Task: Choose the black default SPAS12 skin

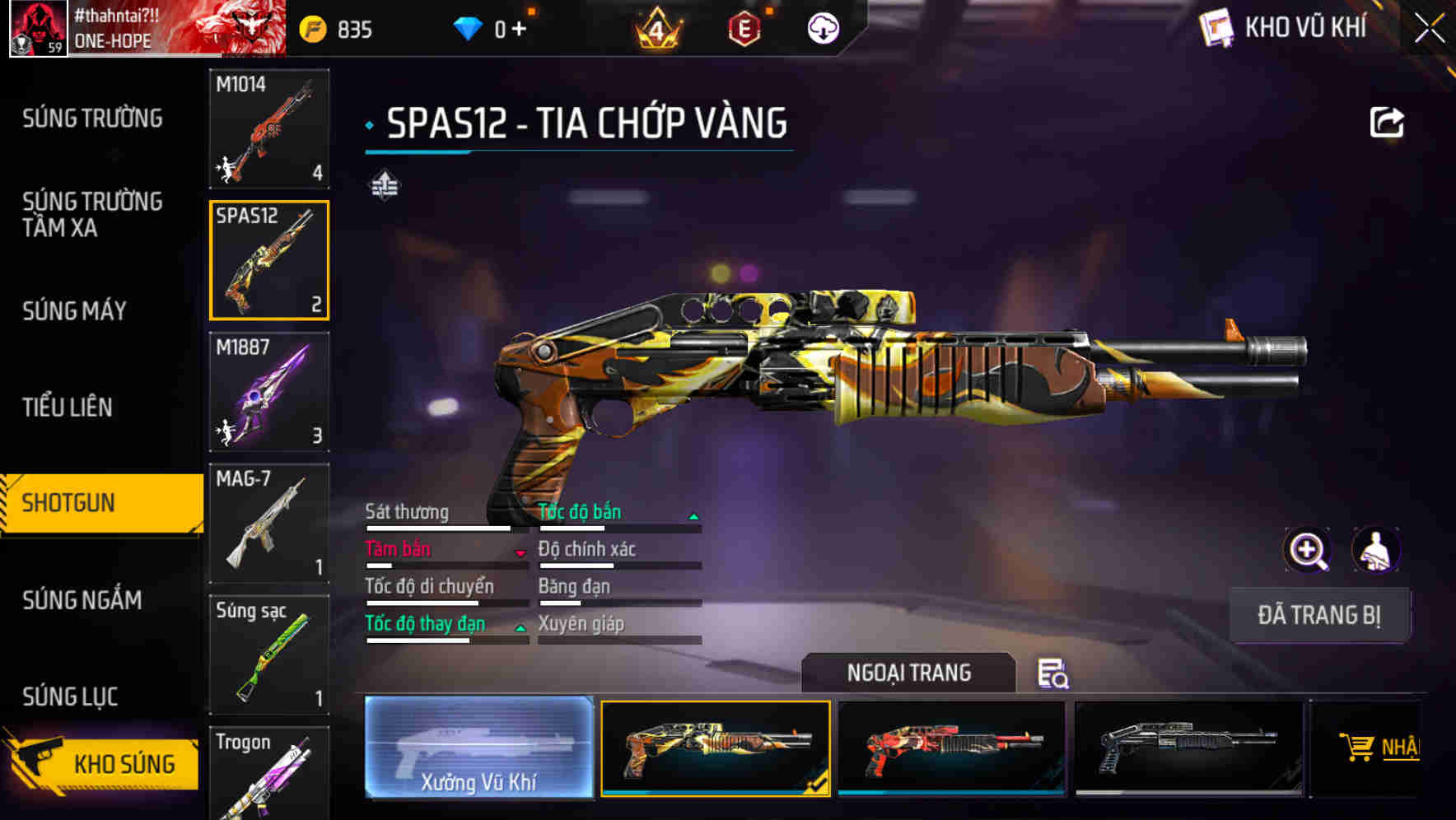Action: tap(1188, 748)
